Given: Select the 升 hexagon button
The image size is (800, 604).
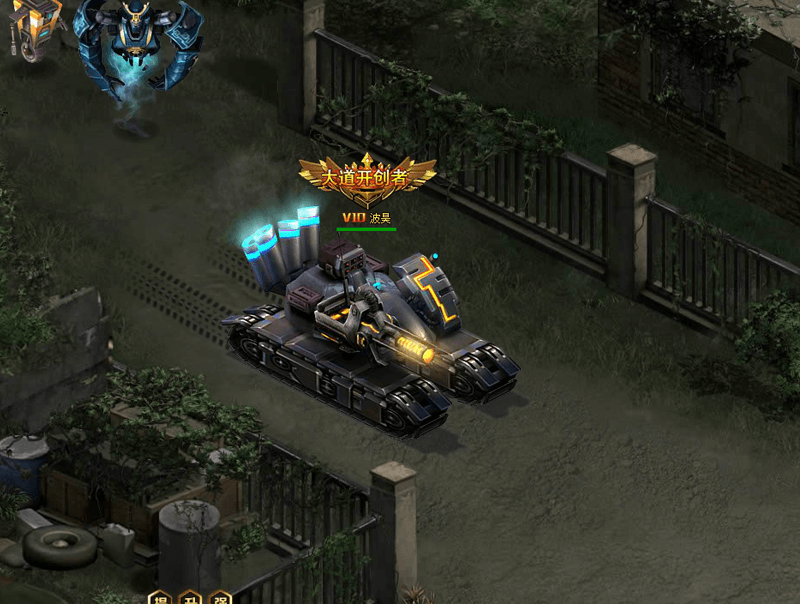Looking at the screenshot, I should pyautogui.click(x=190, y=599).
